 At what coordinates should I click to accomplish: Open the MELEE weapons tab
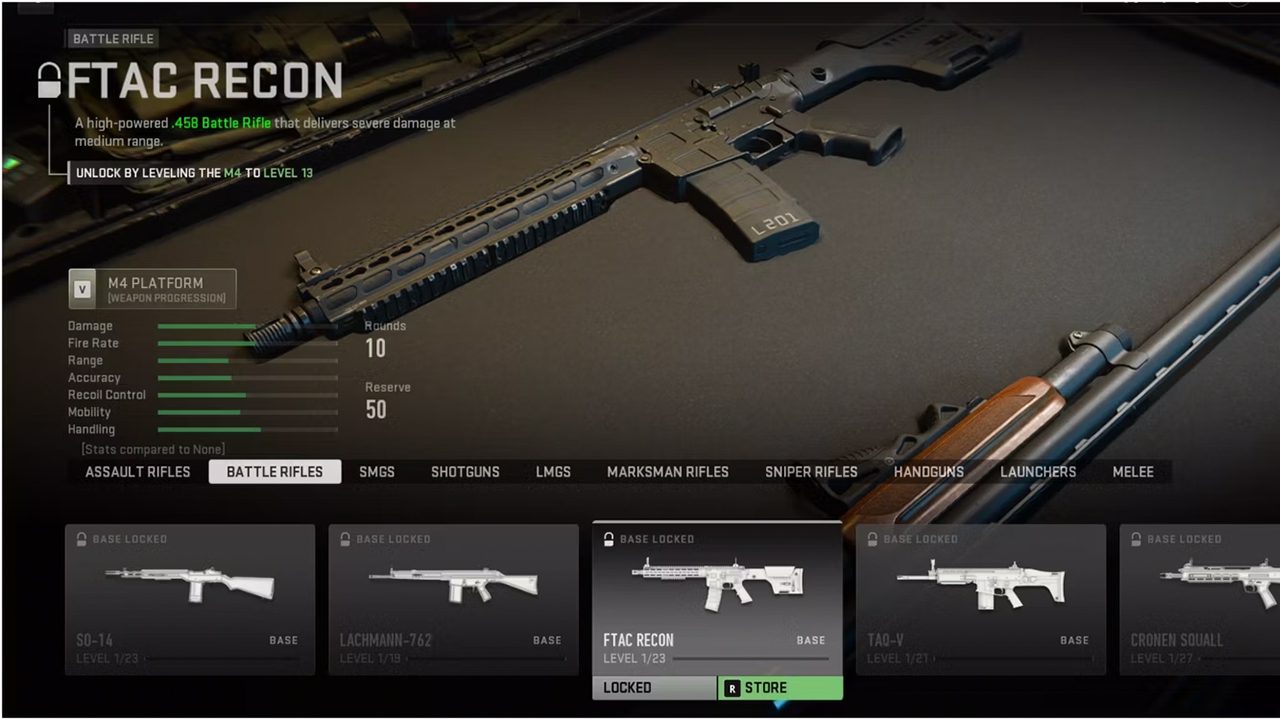point(1132,471)
